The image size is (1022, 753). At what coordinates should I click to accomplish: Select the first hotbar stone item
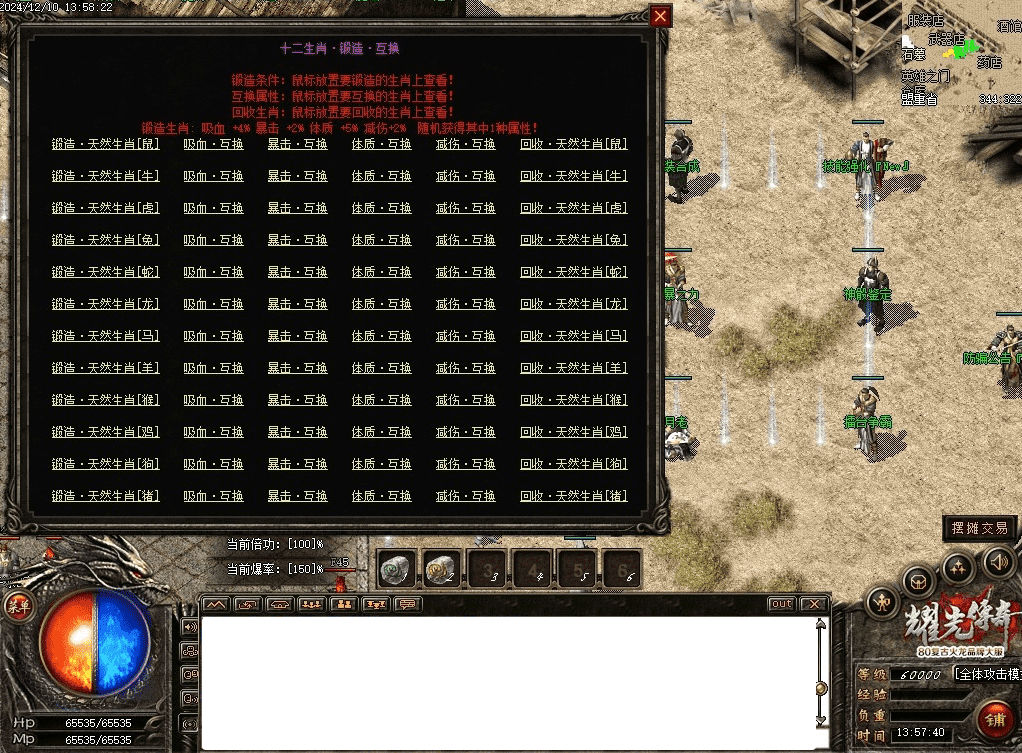click(x=395, y=569)
